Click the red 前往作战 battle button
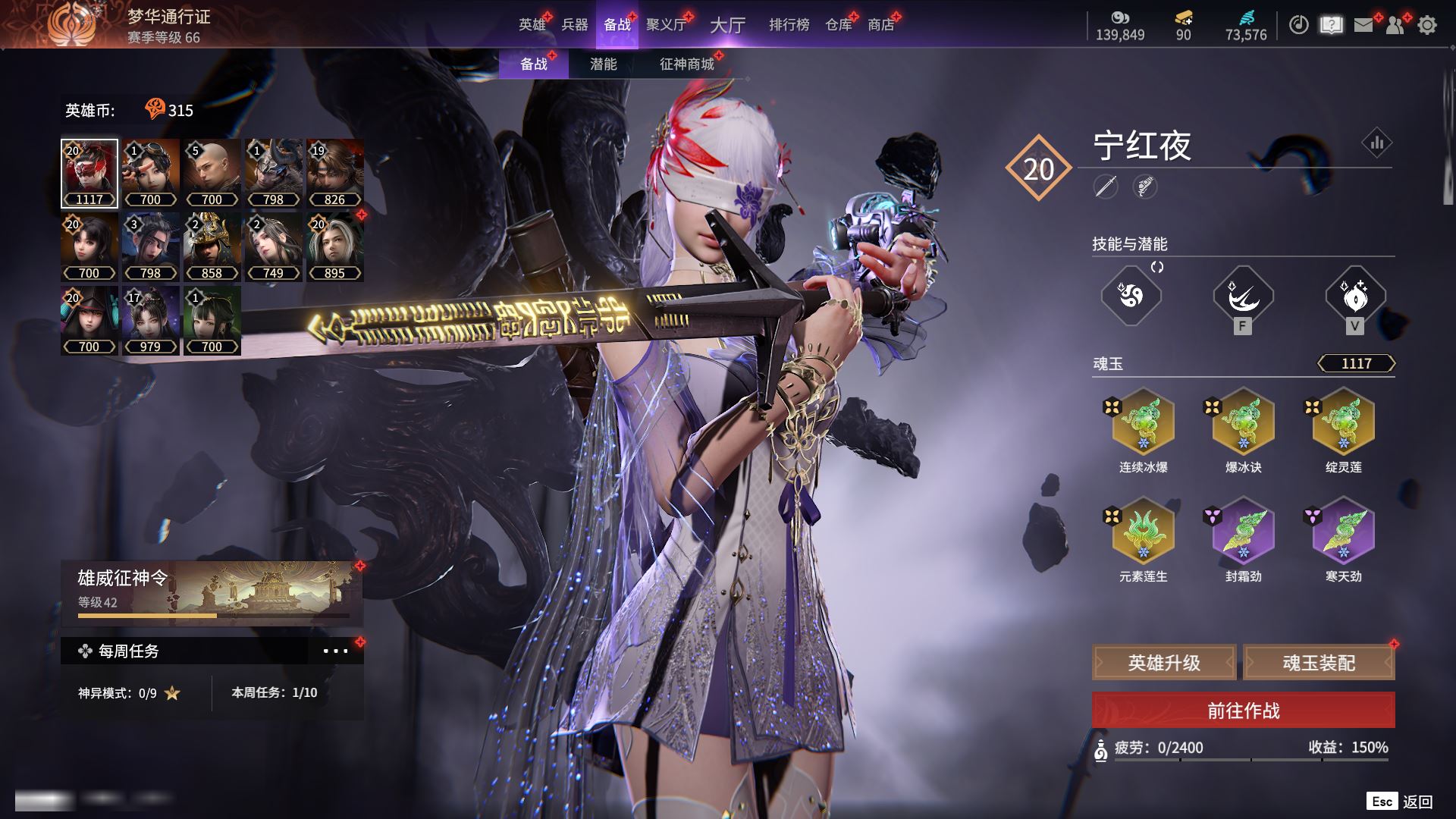 [1243, 711]
